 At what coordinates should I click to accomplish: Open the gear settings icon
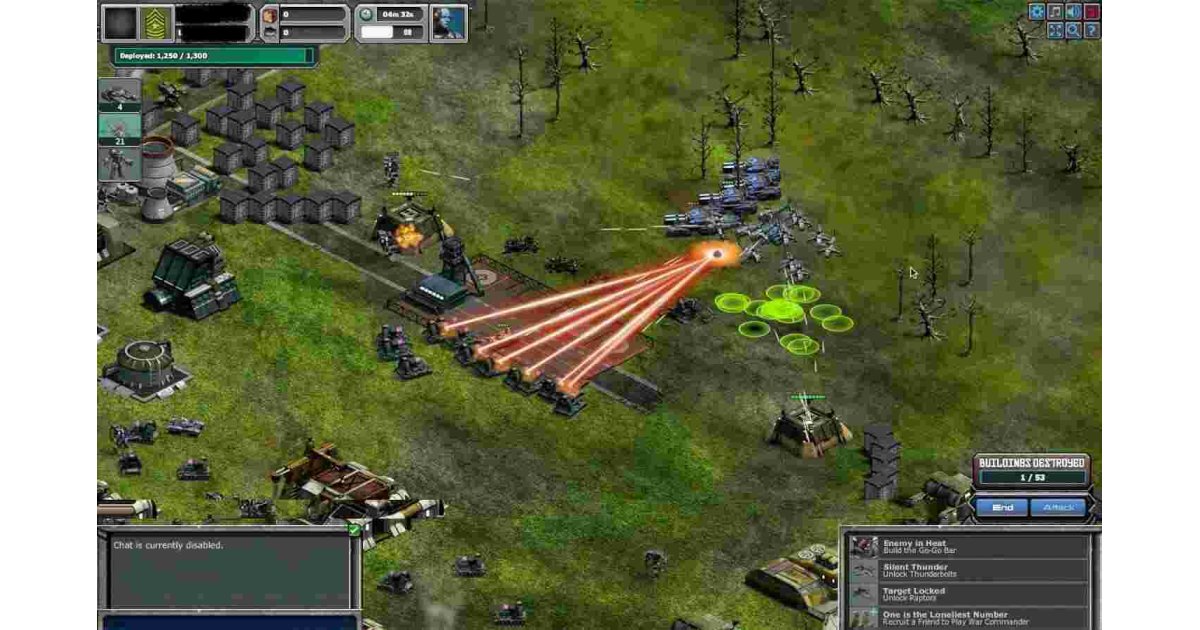pos(1037,12)
